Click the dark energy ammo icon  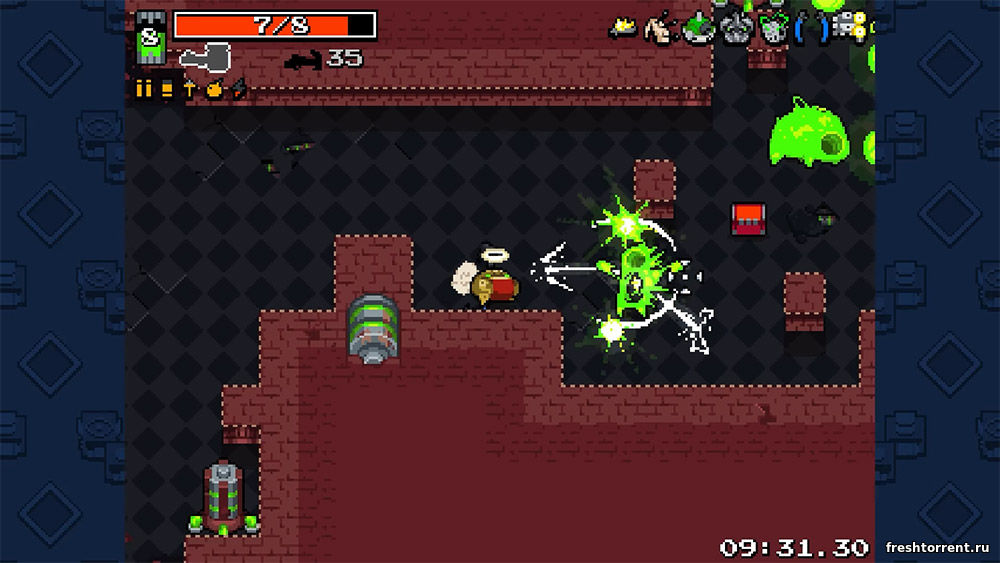pyautogui.click(x=238, y=90)
